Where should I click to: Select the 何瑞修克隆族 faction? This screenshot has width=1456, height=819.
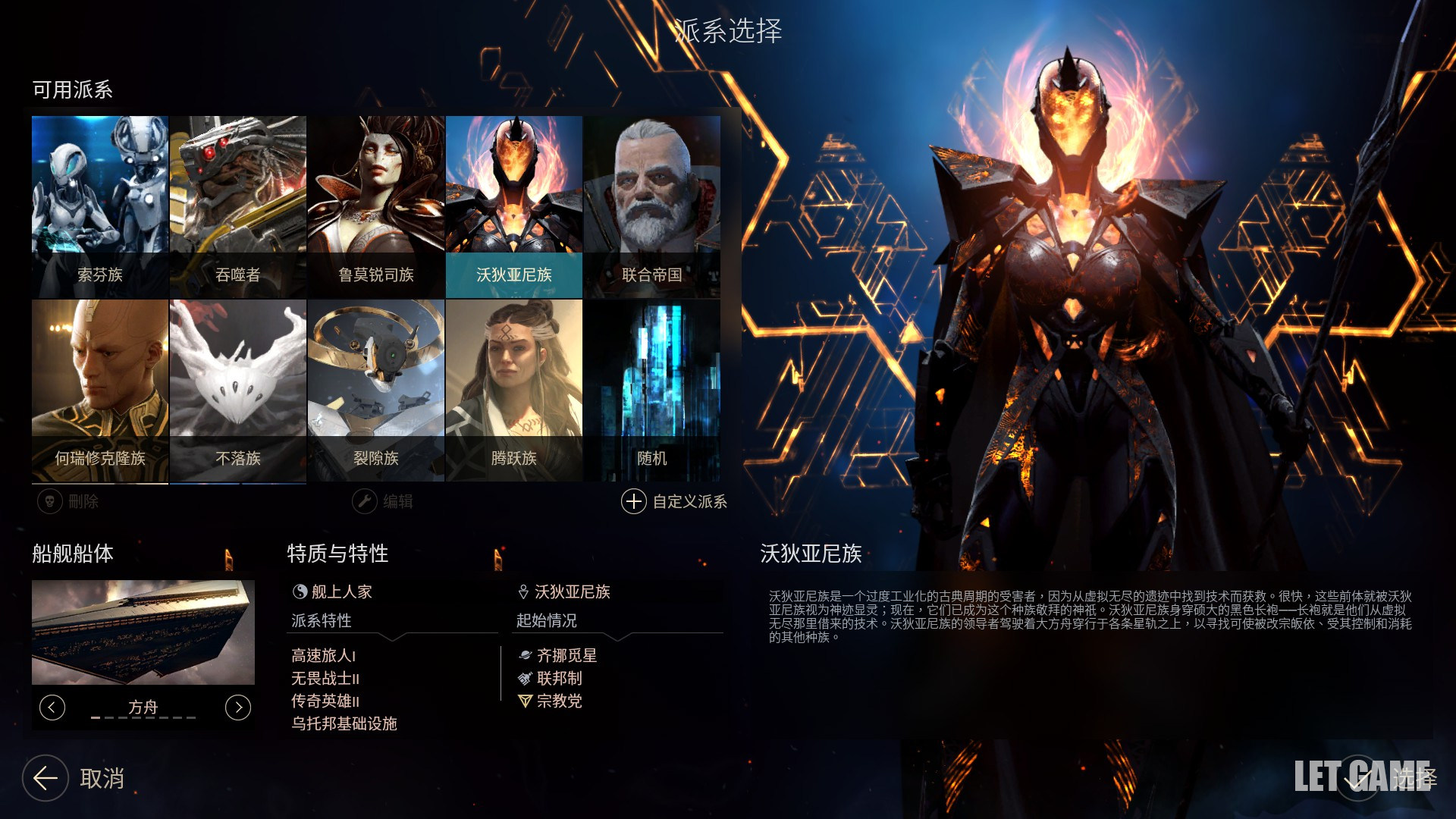[100, 388]
